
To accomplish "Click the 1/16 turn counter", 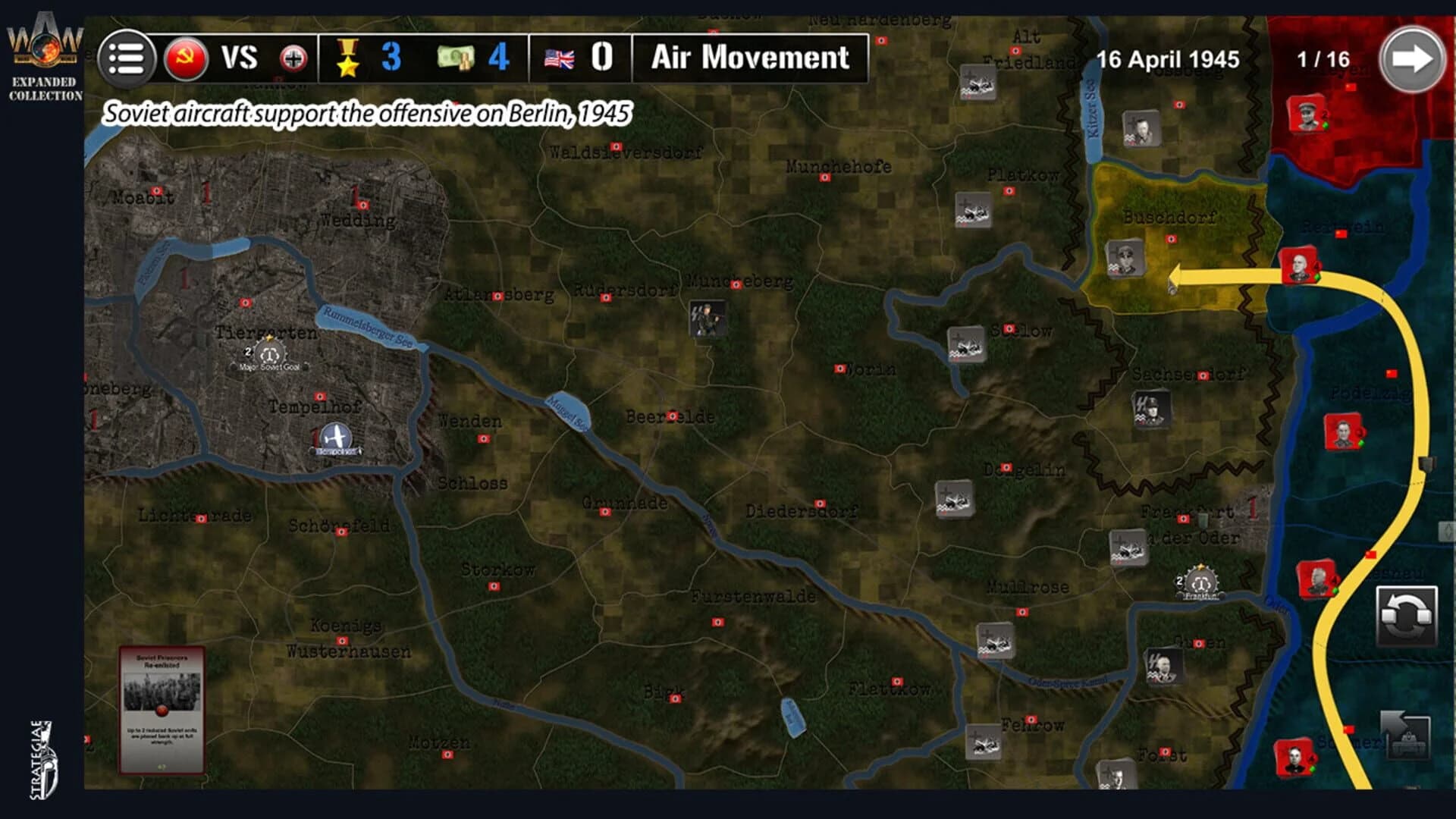I will [x=1324, y=57].
